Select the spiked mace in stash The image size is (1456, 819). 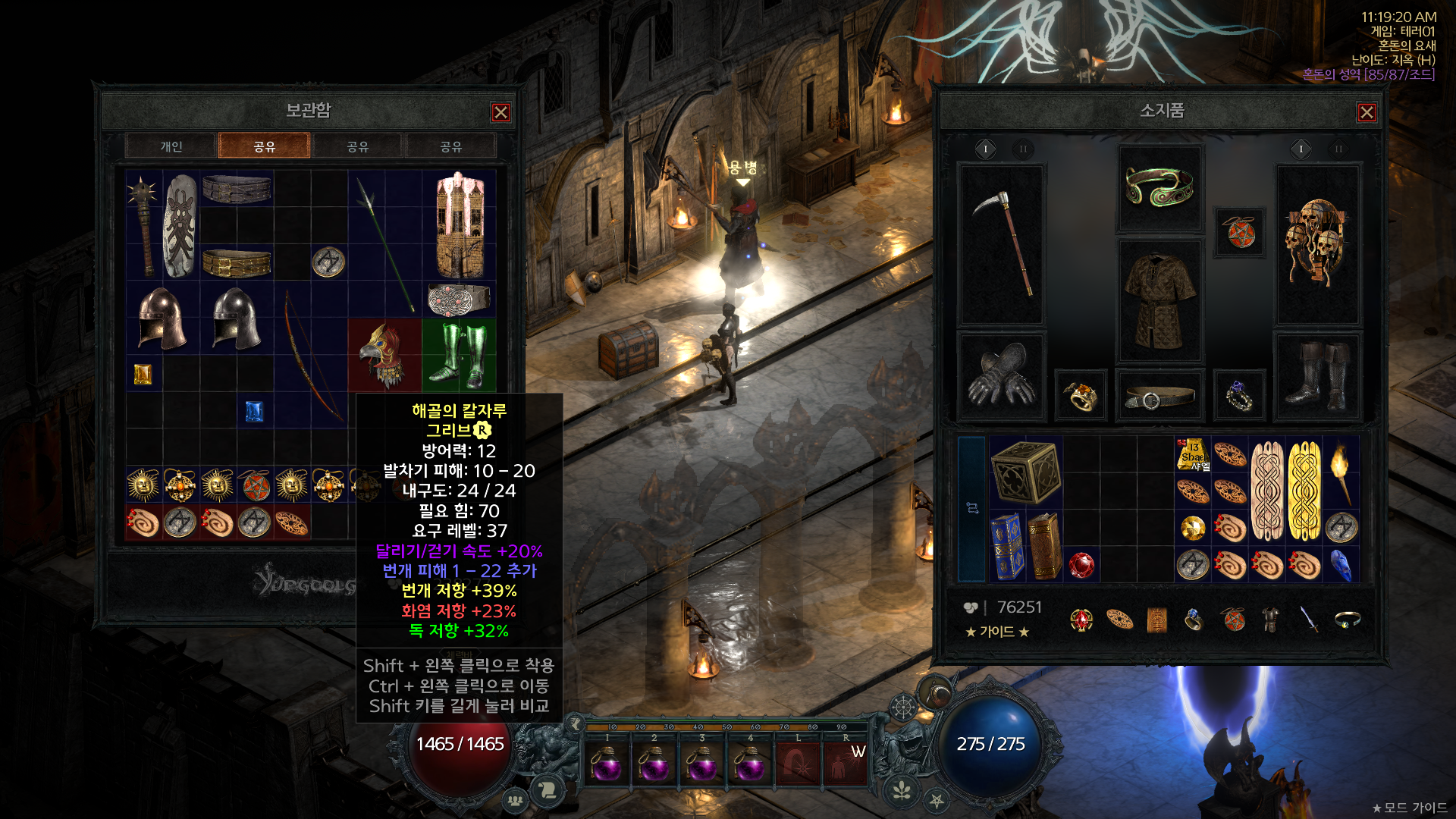[143, 224]
